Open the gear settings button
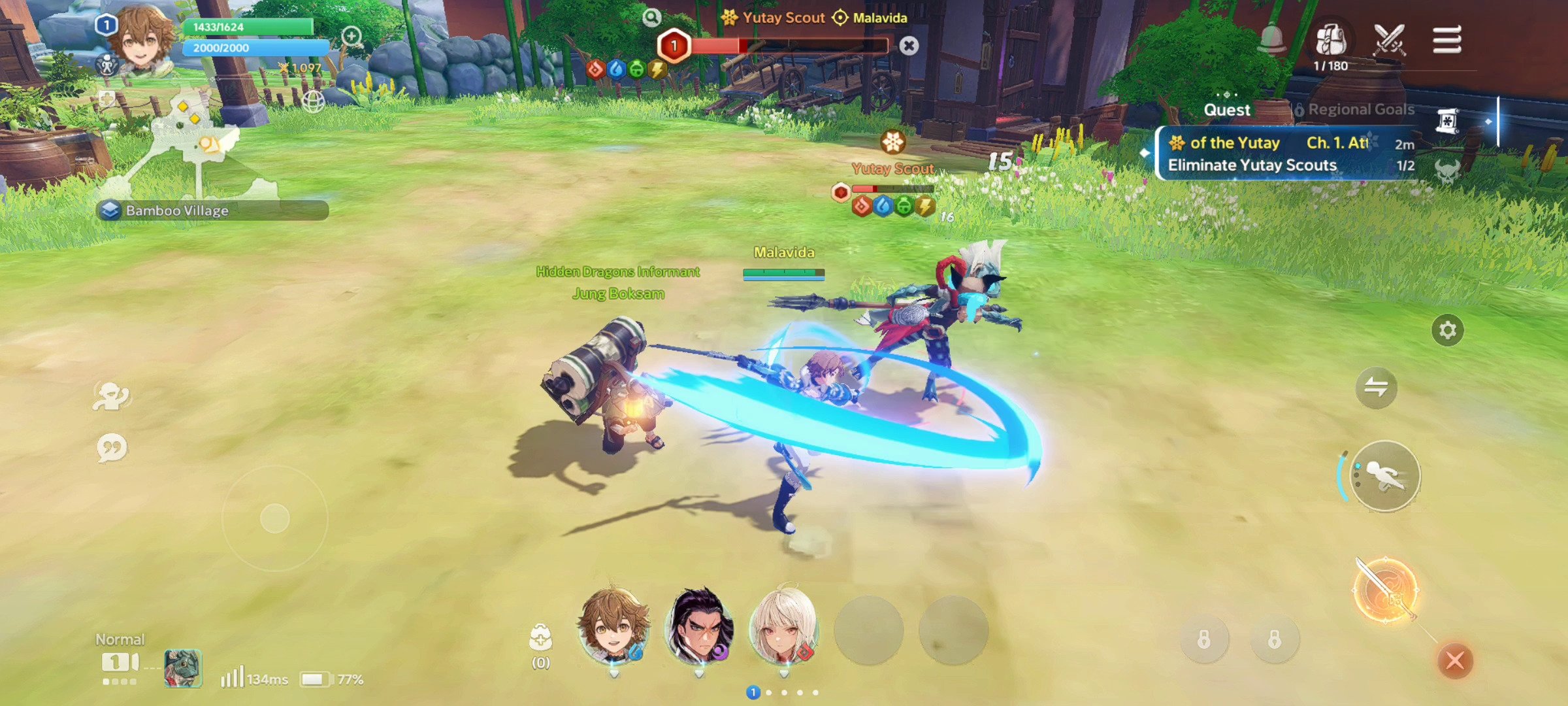This screenshot has height=706, width=1568. pos(1447,330)
